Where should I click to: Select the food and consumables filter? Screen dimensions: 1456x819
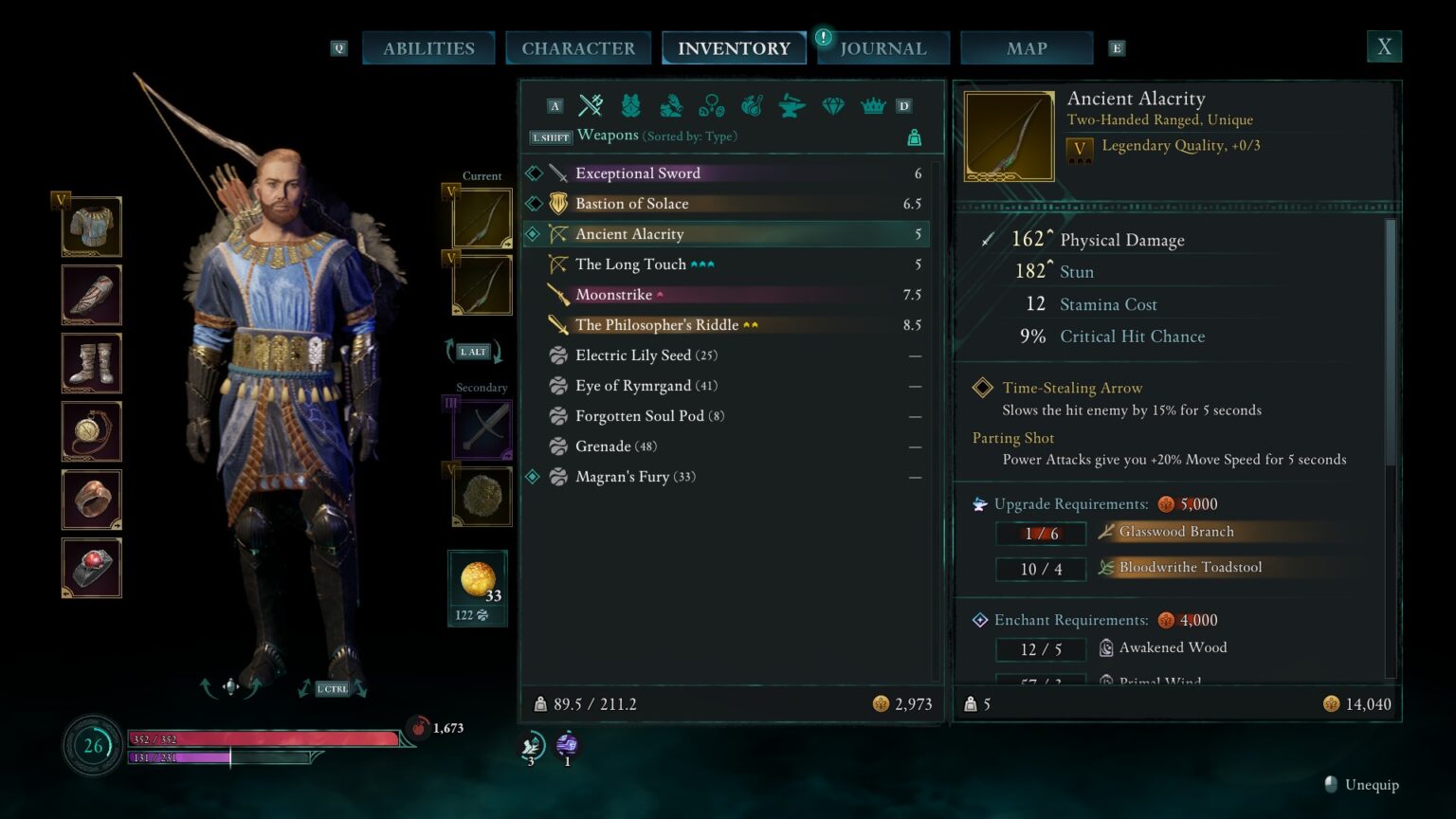point(752,105)
